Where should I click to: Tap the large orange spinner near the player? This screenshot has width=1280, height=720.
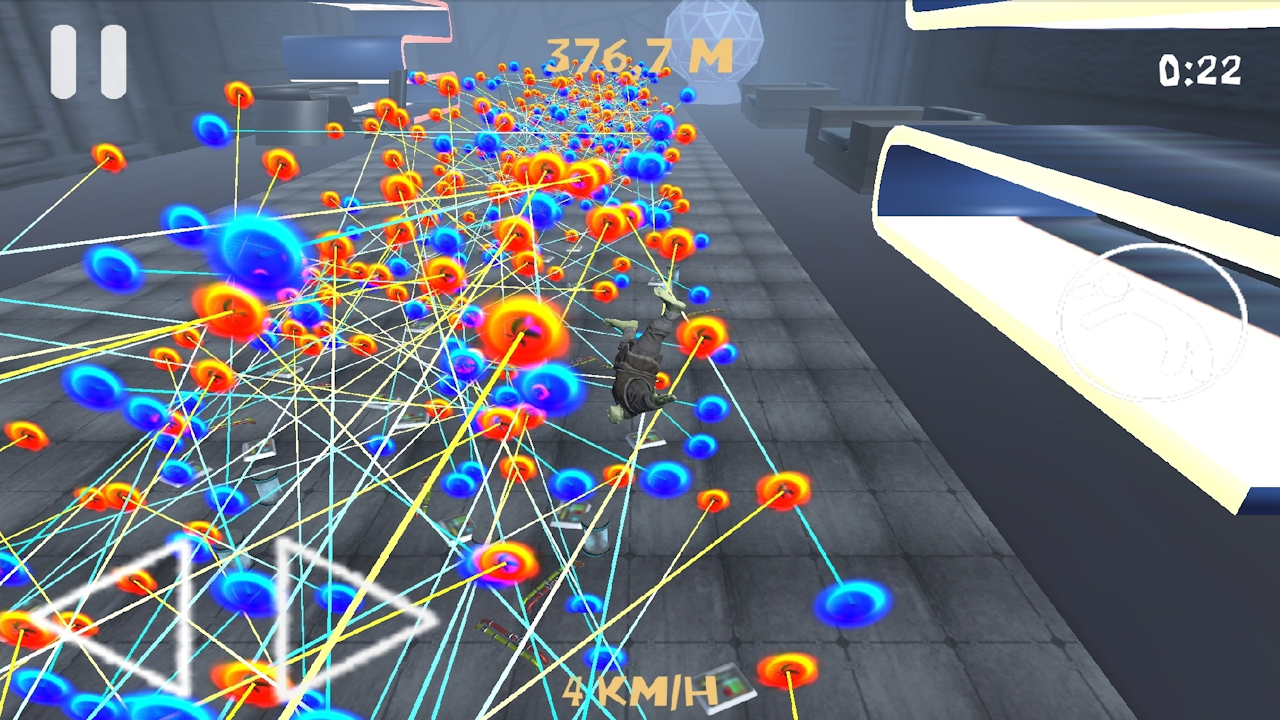[x=523, y=328]
